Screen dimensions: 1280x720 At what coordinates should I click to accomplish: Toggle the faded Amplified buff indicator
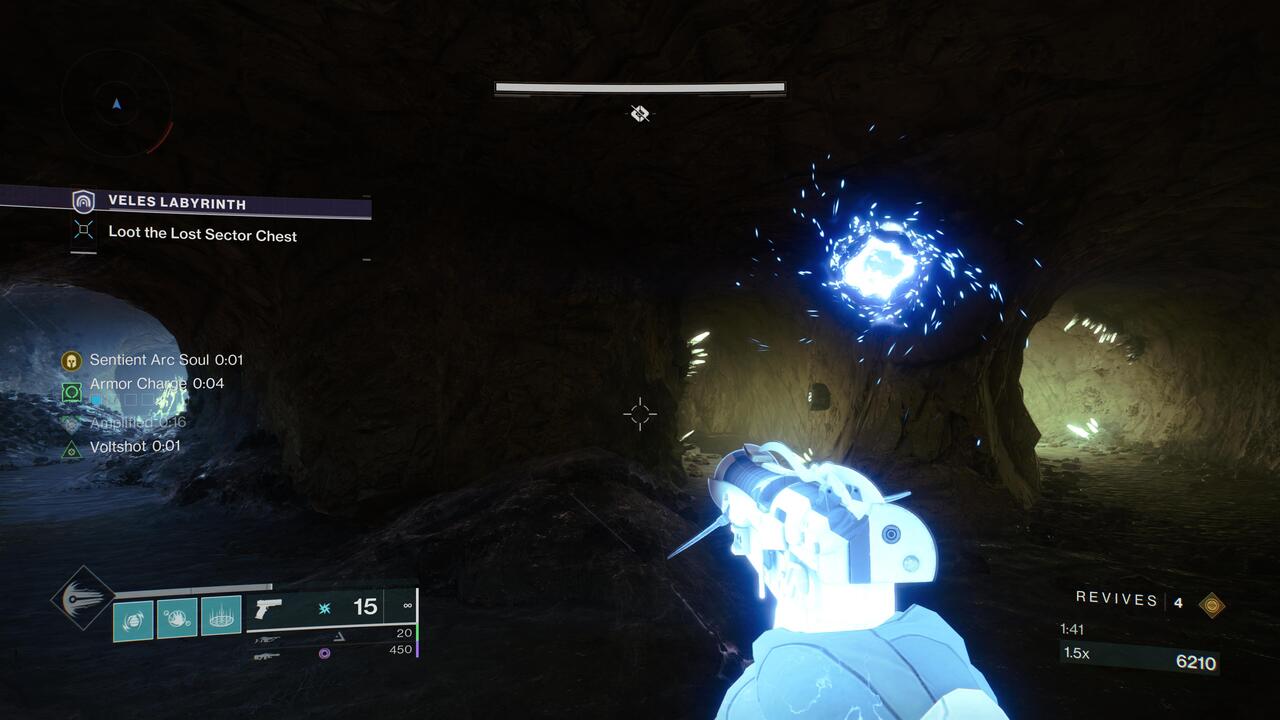click(70, 424)
